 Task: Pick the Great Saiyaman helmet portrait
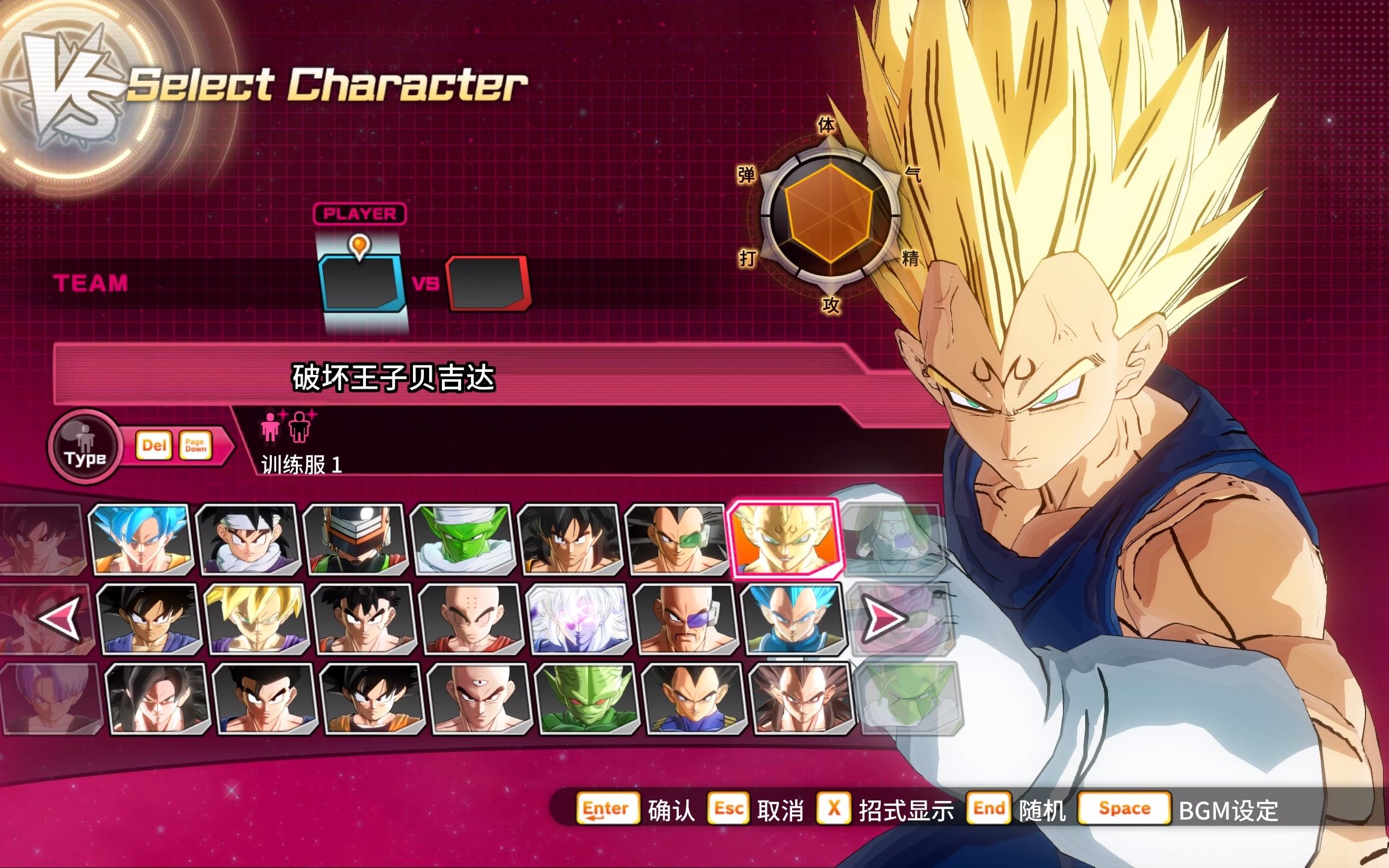[356, 539]
